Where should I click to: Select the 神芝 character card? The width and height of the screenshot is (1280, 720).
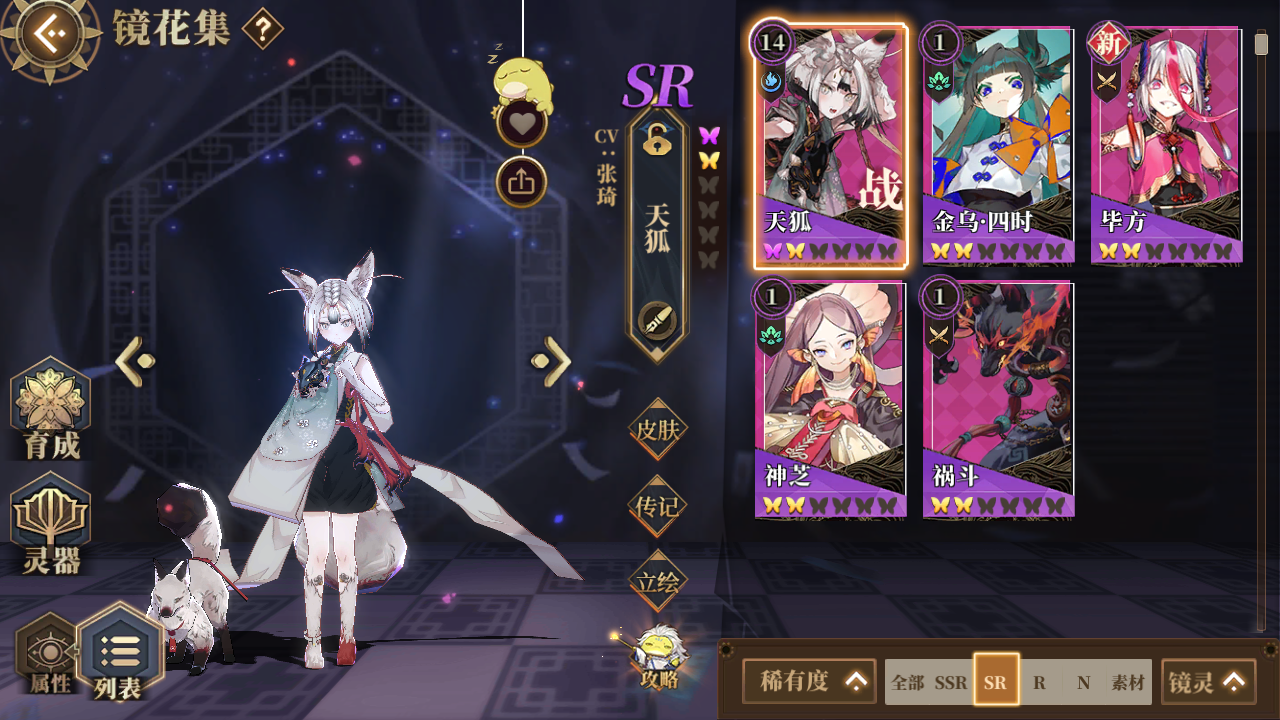coord(830,400)
